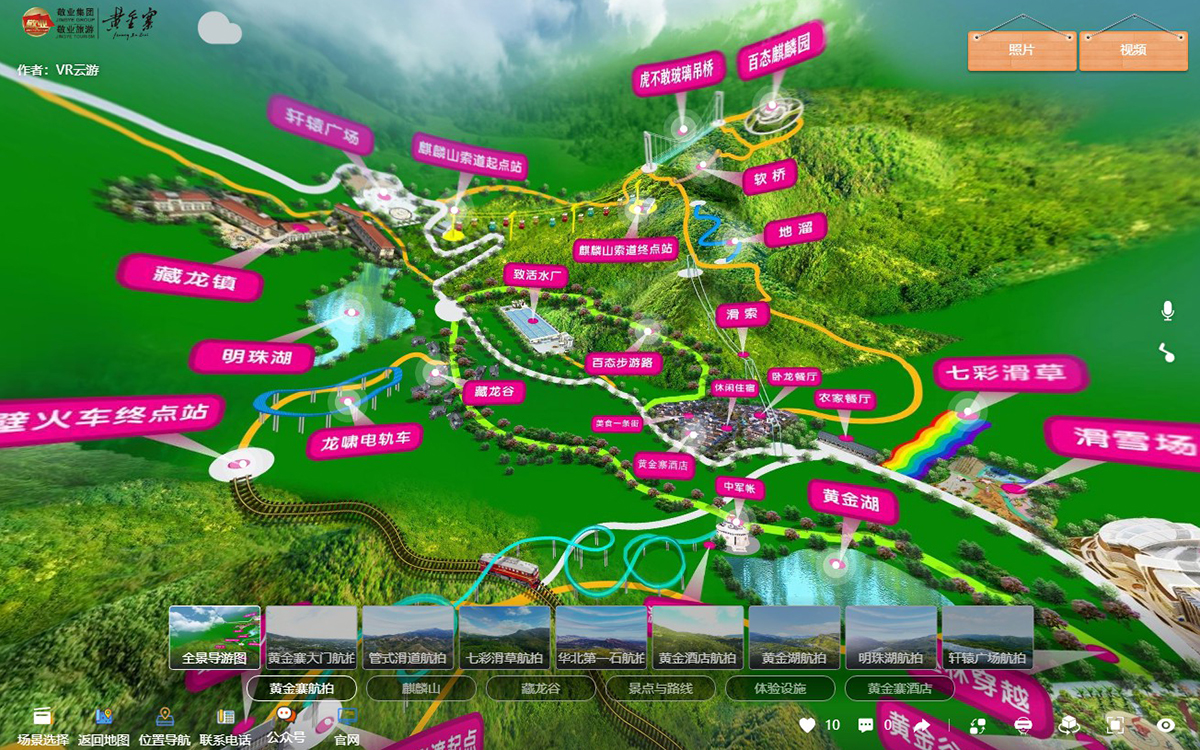Click 返回地图 to return to map
Screen dimensions: 1200x750
tap(104, 725)
